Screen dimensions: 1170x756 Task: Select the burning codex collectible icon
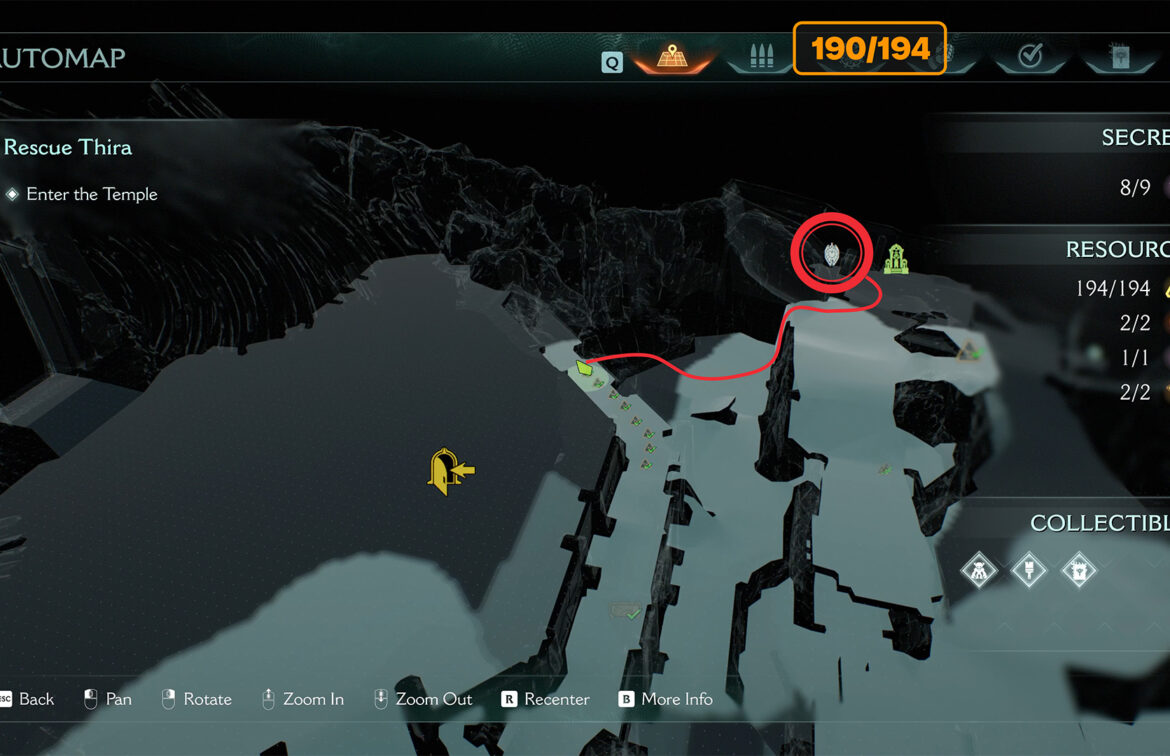click(x=1079, y=571)
